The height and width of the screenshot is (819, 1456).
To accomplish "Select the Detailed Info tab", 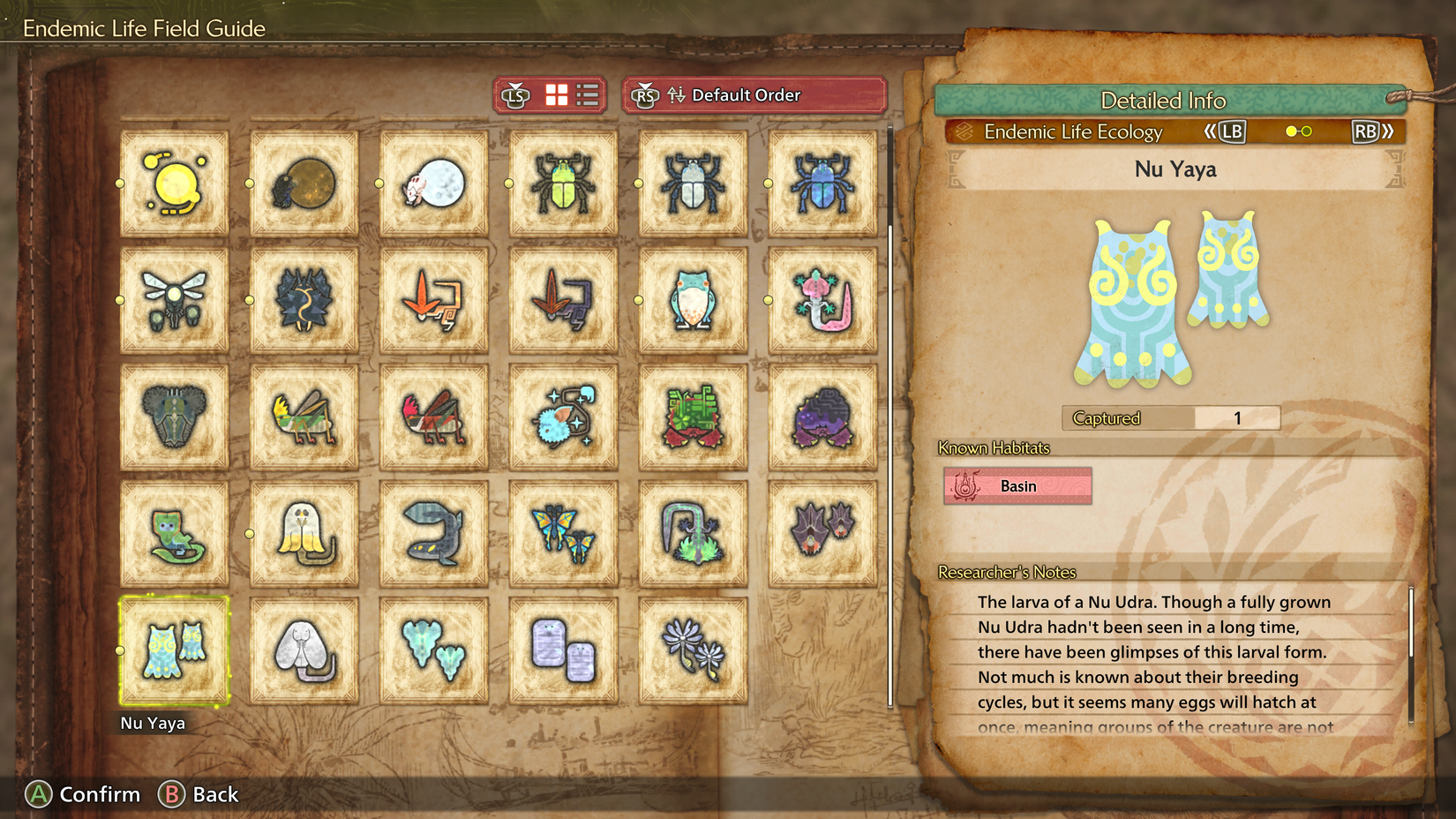I will point(1163,101).
